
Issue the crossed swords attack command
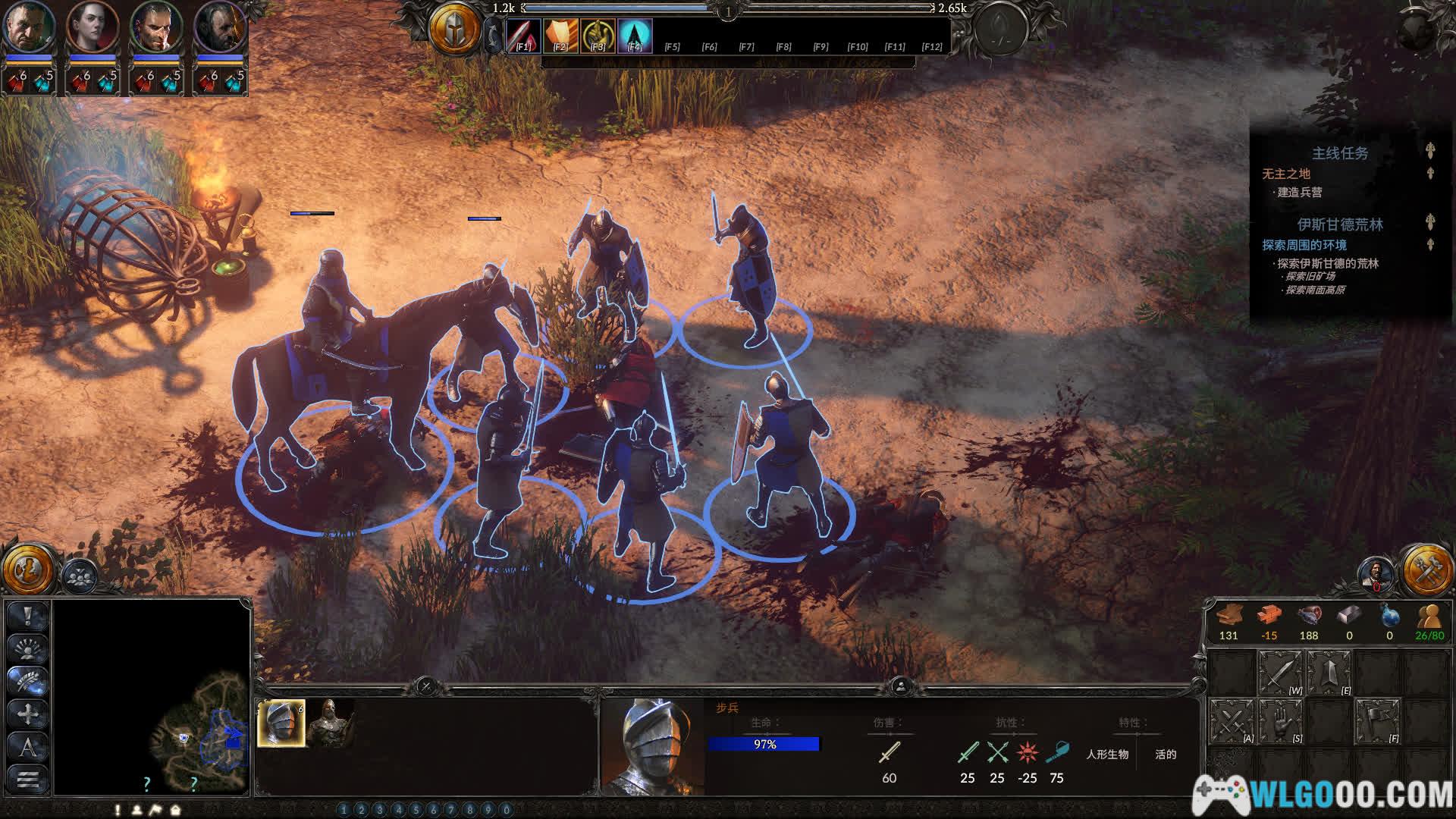coord(1232,721)
